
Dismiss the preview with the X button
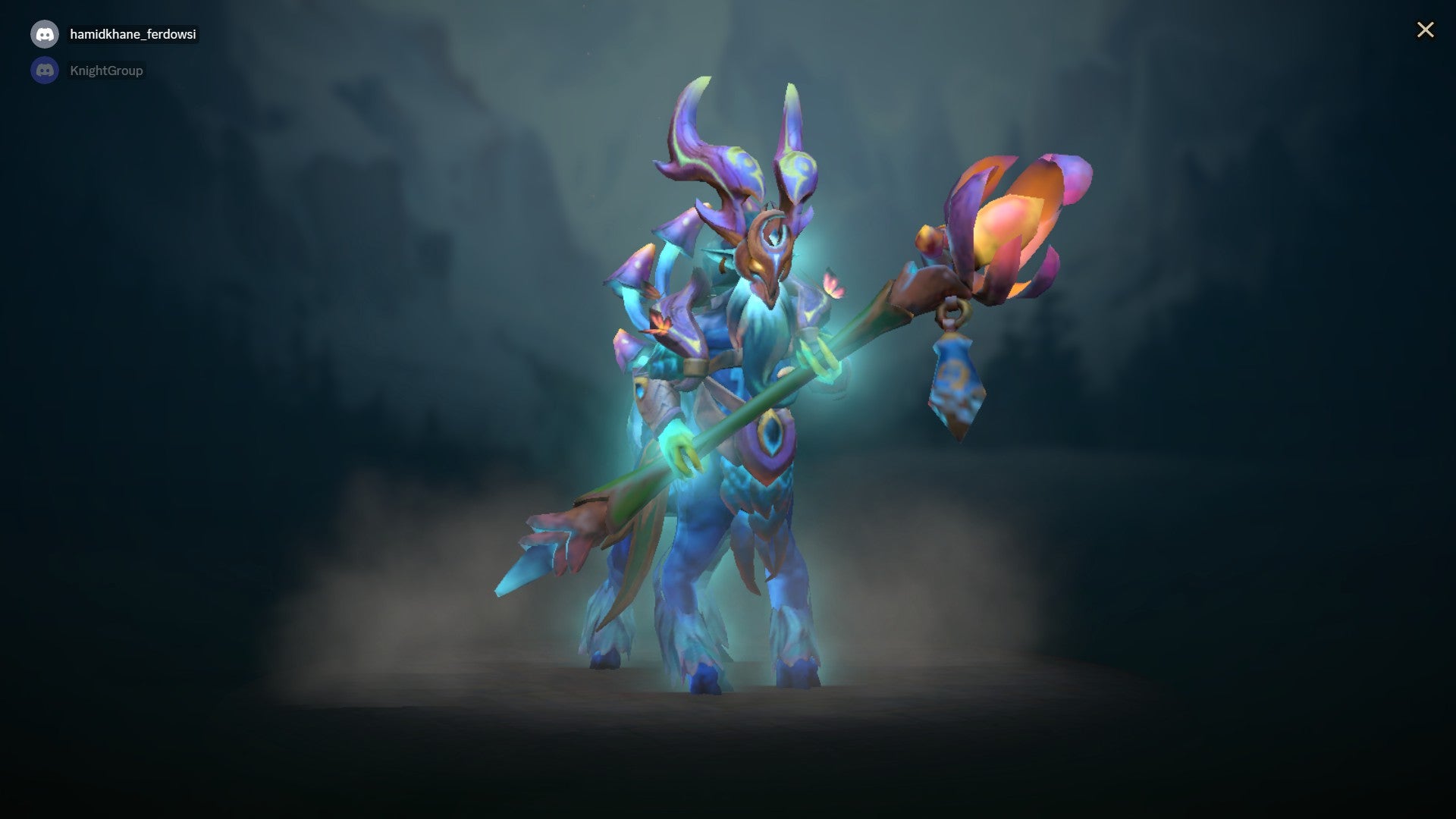point(1426,30)
